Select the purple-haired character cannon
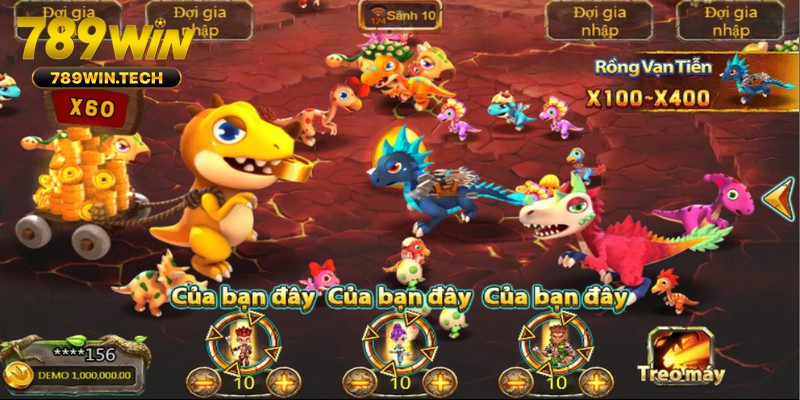 pyautogui.click(x=400, y=340)
